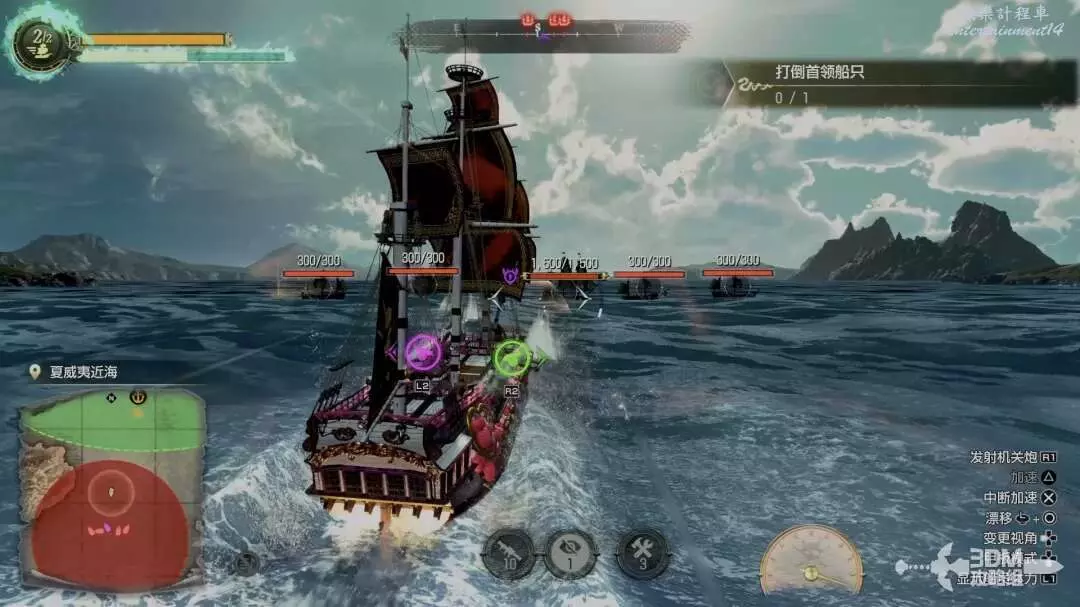Click the purple boss ship target marker
Screen dimensions: 1080x607
click(510, 274)
